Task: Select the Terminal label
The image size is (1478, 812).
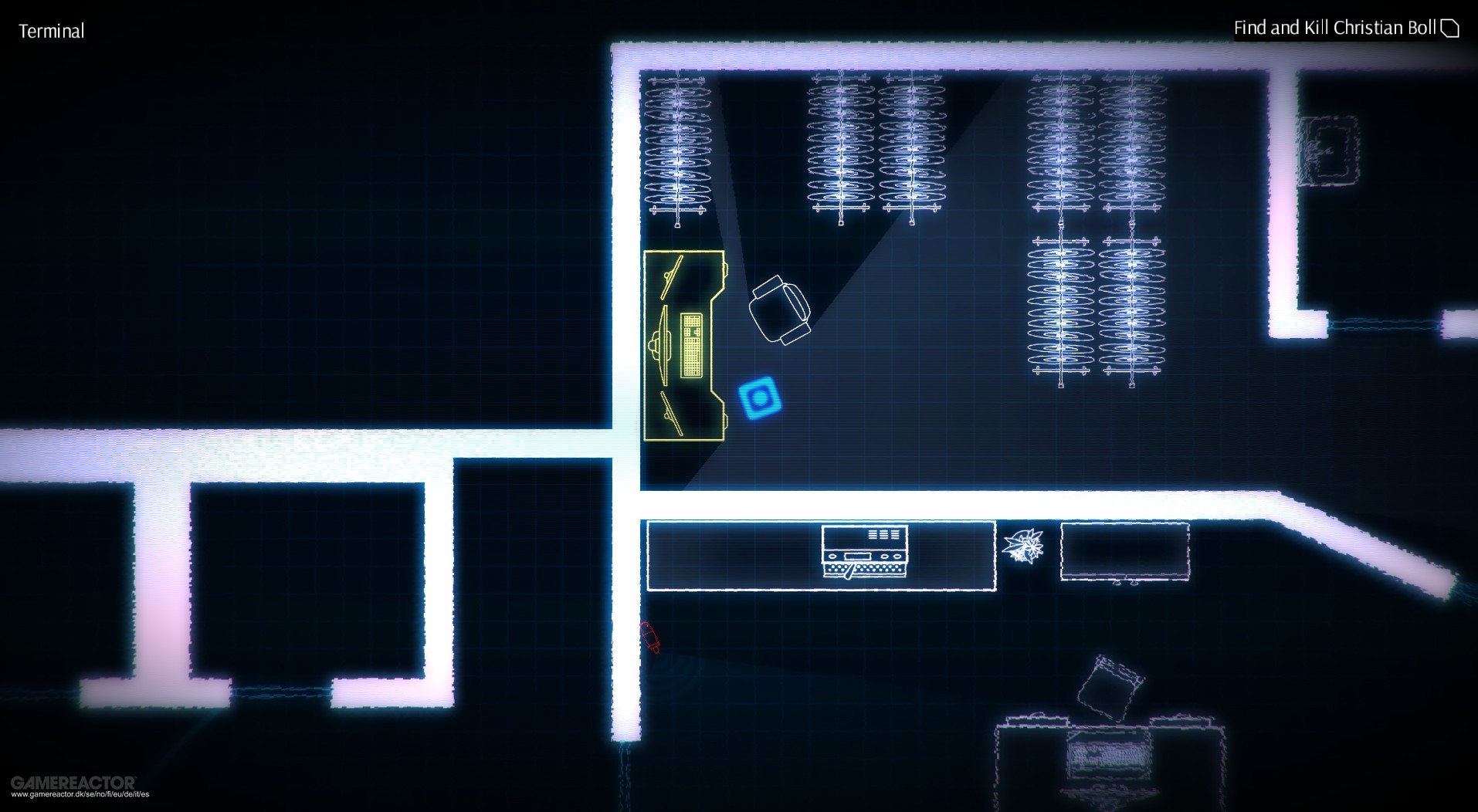Action: [52, 32]
